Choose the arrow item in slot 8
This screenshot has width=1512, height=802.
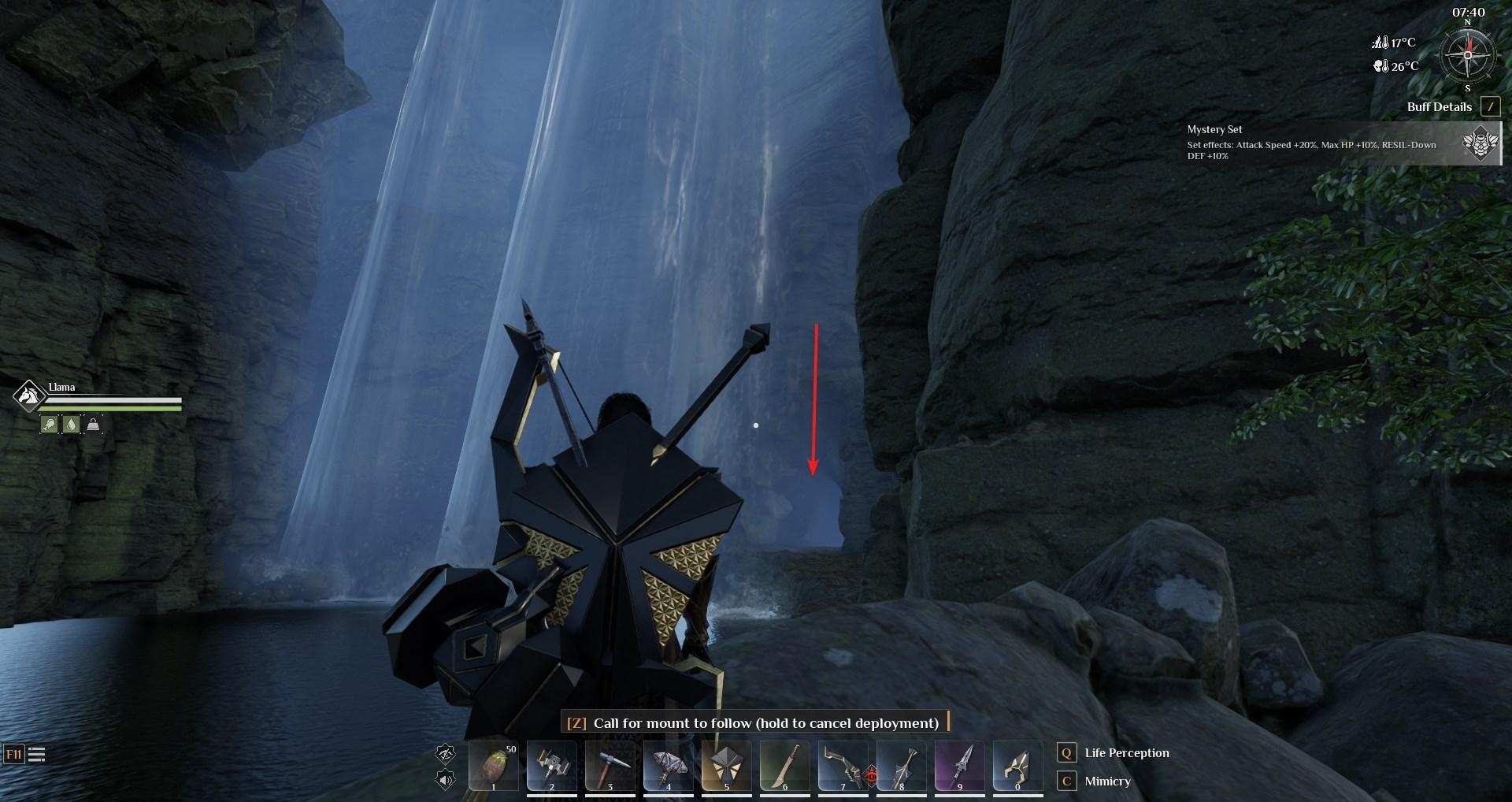coord(902,766)
